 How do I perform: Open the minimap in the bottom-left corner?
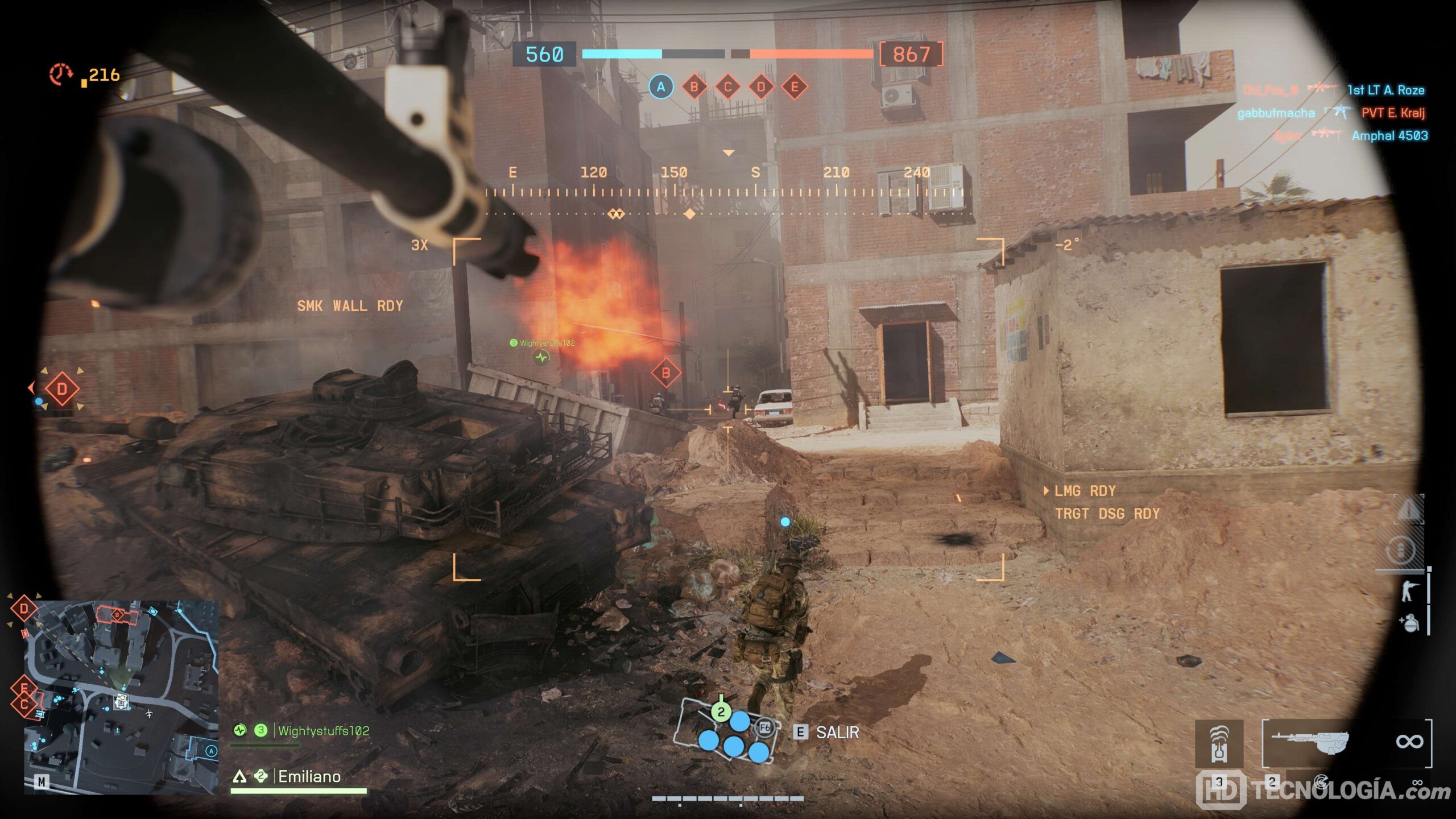coord(121,697)
